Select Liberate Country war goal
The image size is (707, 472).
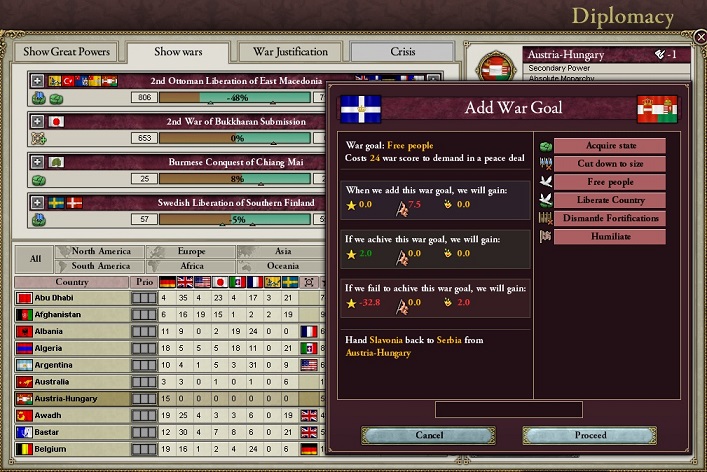(609, 200)
